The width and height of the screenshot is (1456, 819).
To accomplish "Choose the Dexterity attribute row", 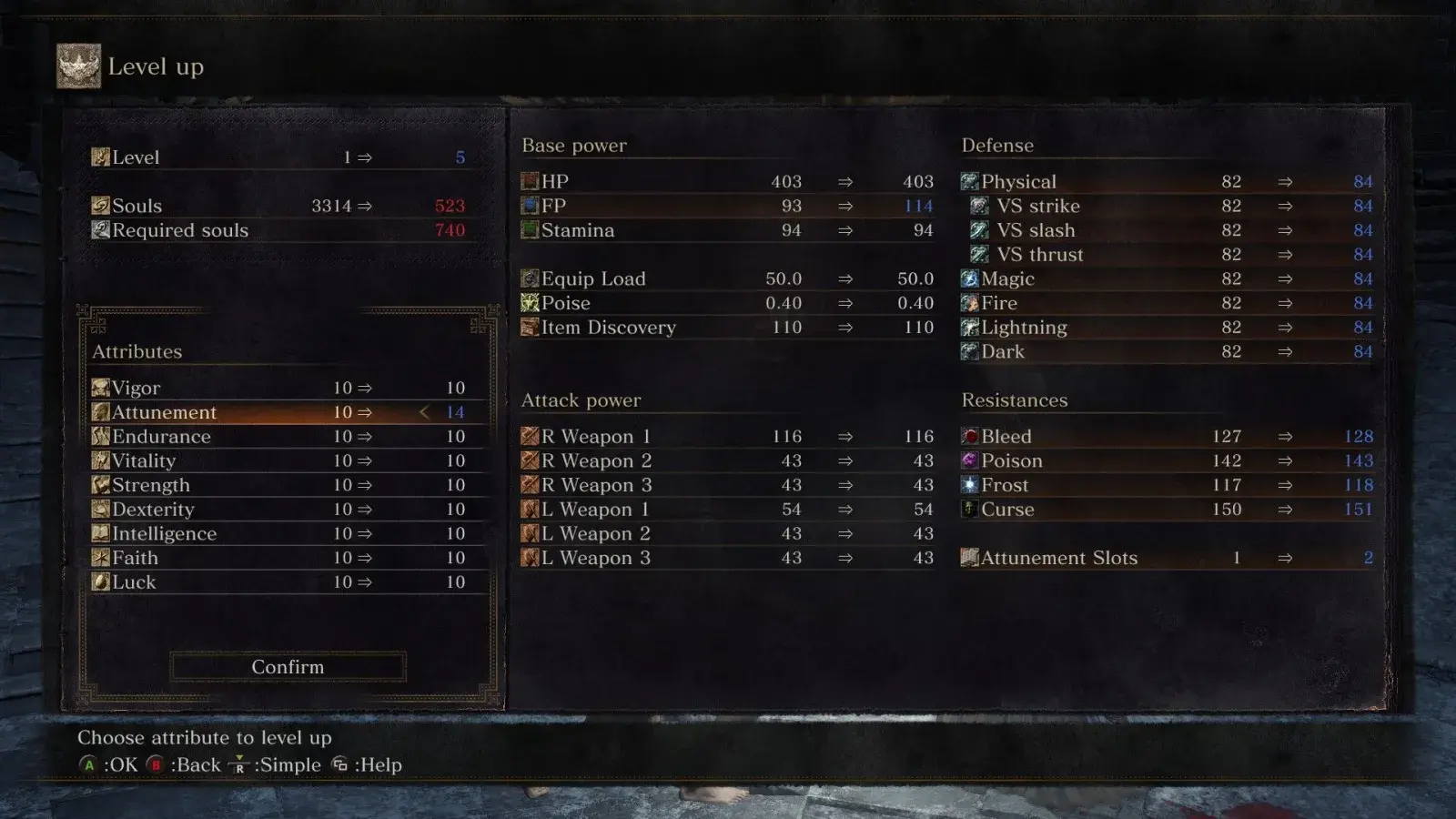I will tap(288, 510).
